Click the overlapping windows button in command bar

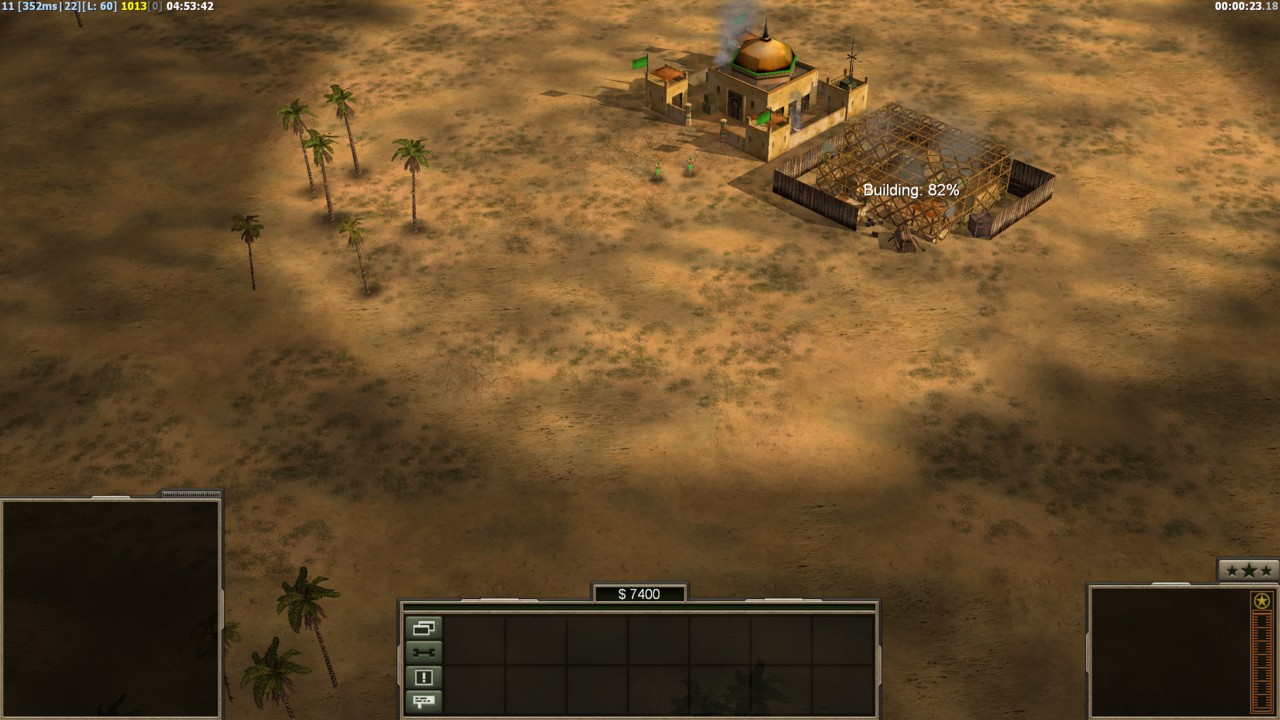[423, 628]
